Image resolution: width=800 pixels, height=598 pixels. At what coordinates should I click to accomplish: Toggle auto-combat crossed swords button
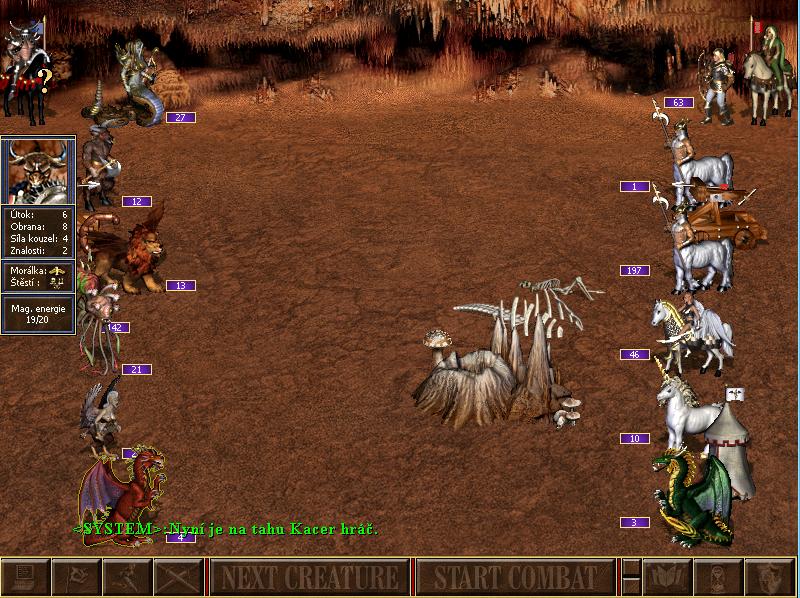(x=178, y=577)
